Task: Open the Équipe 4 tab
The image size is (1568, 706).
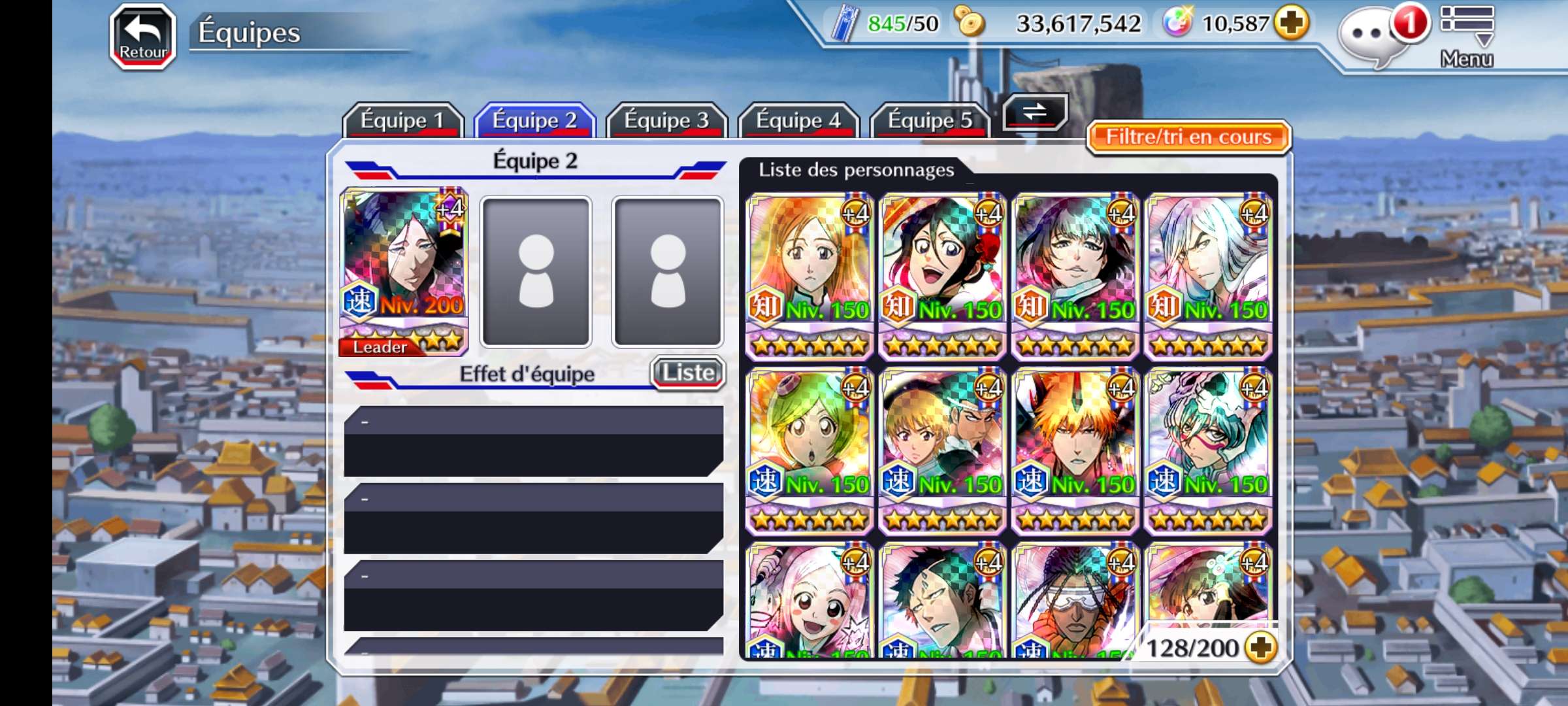Action: coord(798,120)
